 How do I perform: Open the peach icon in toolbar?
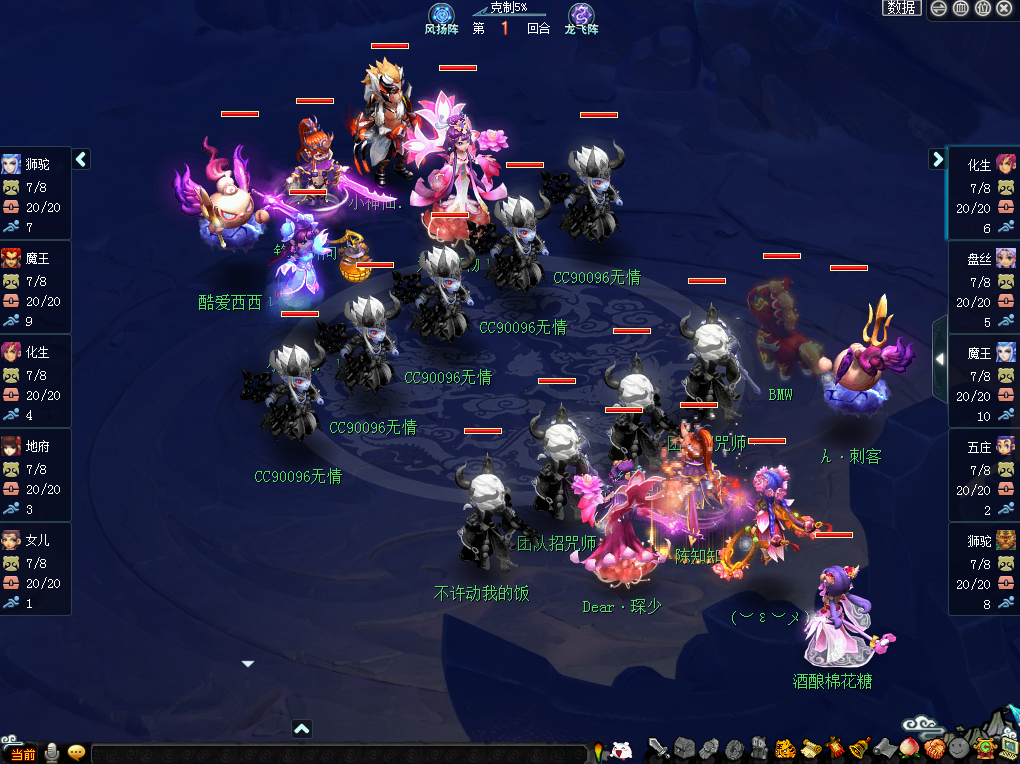click(909, 748)
